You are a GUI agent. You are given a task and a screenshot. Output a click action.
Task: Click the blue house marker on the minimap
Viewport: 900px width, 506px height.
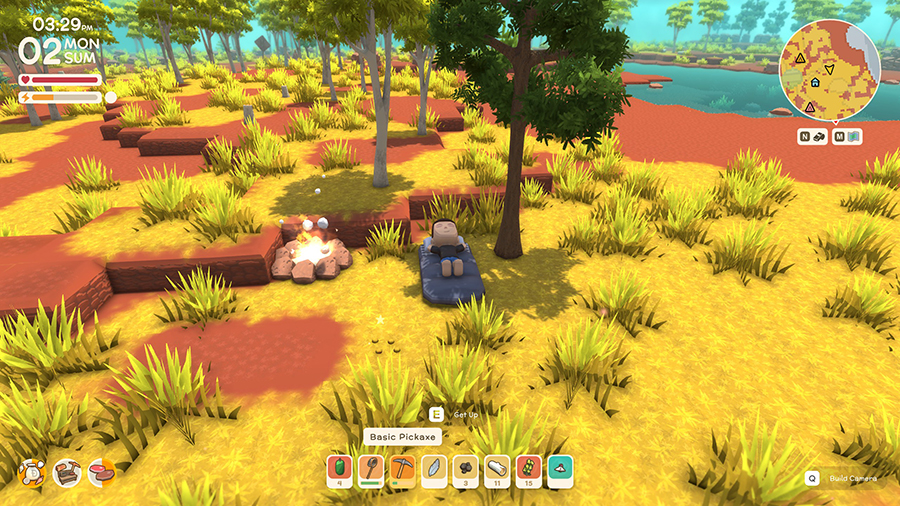(815, 83)
